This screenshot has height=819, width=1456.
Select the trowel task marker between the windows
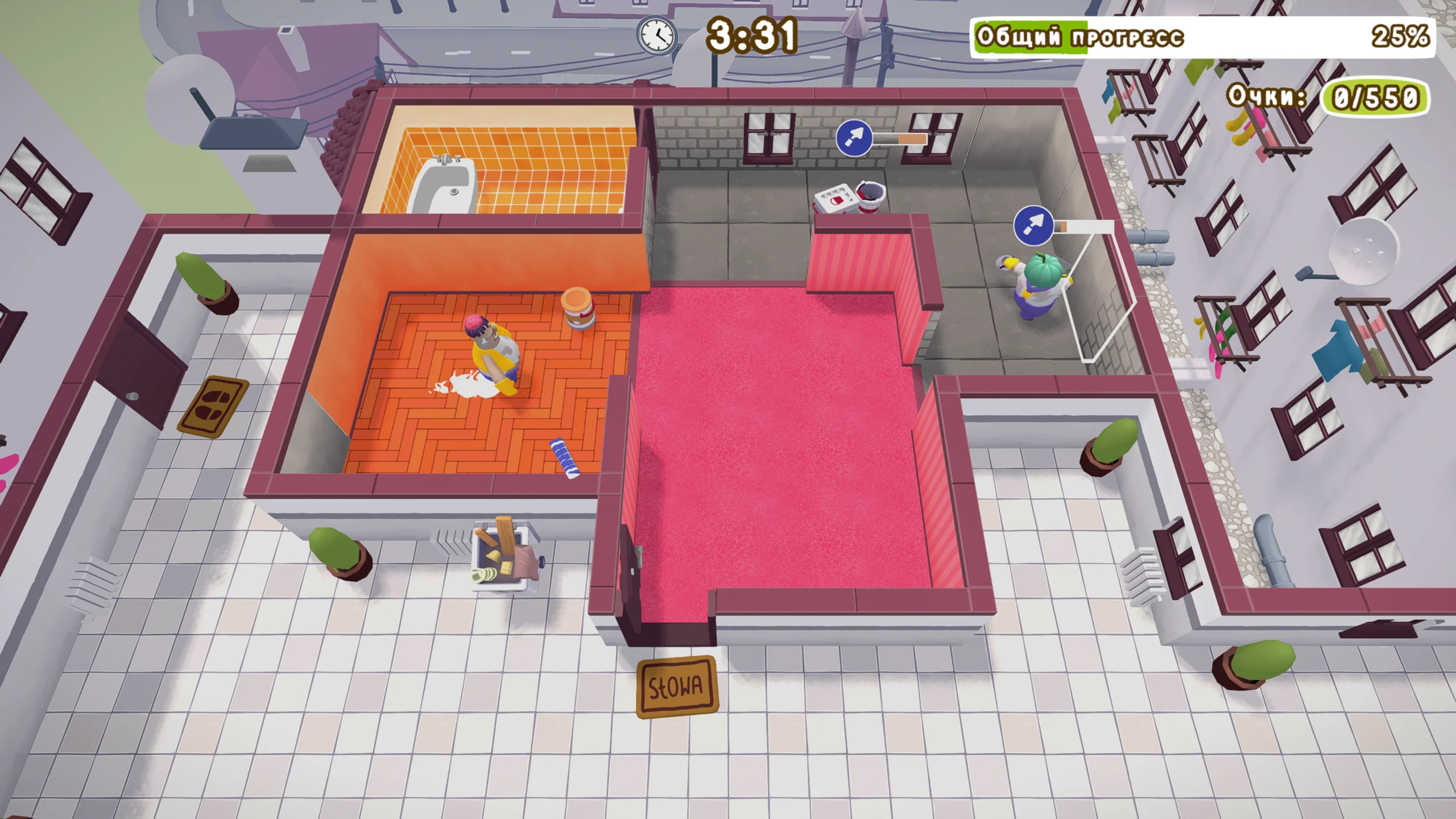854,138
